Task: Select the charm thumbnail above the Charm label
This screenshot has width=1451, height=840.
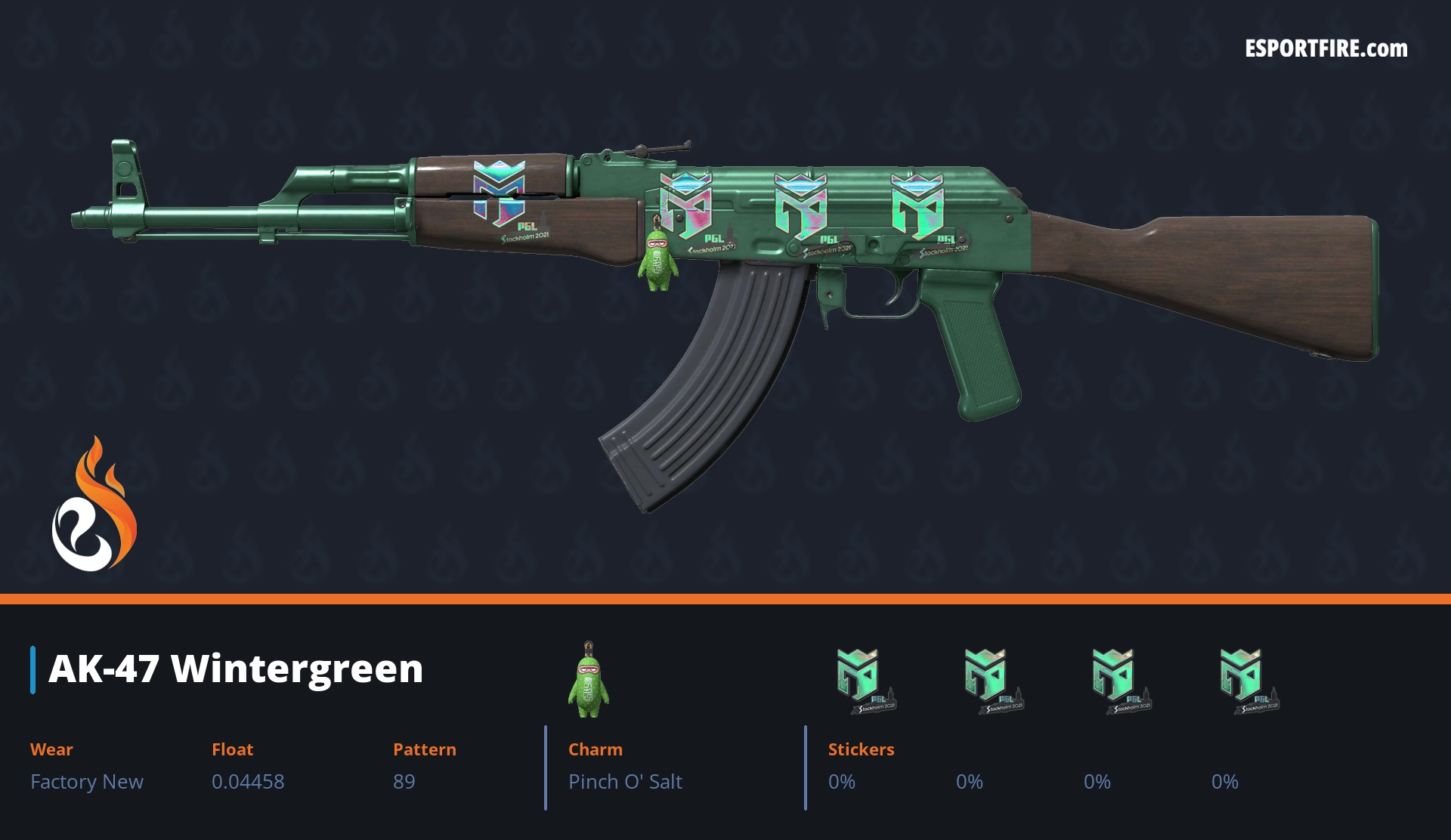Action: pyautogui.click(x=588, y=680)
